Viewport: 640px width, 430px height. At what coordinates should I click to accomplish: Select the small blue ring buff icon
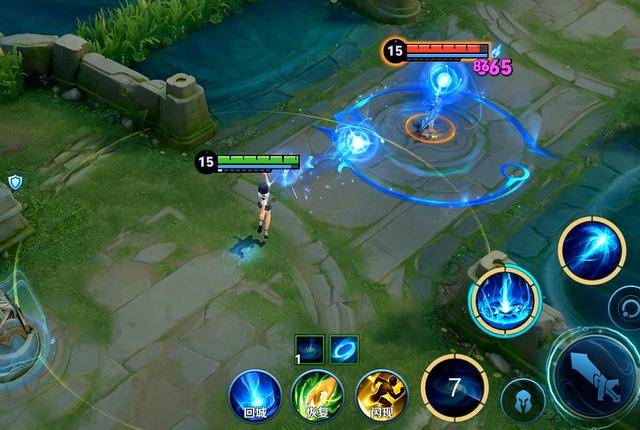pyautogui.click(x=344, y=348)
